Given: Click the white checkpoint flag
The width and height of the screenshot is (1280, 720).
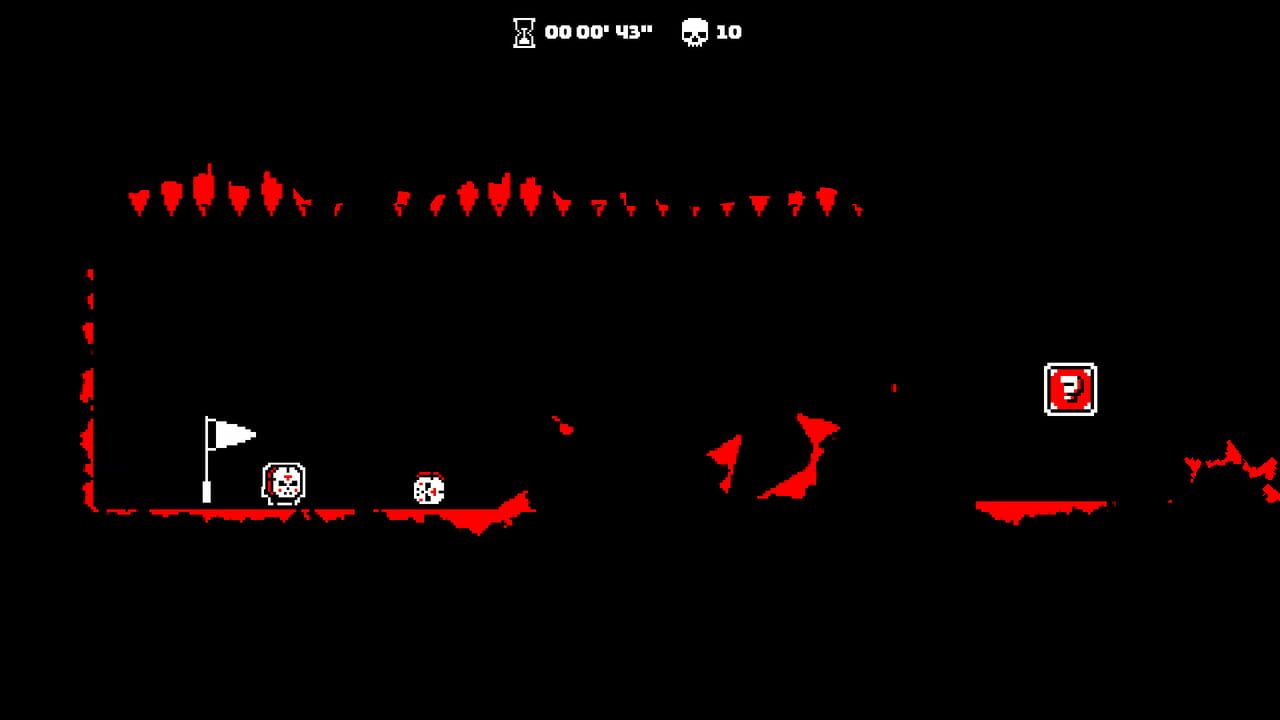Looking at the screenshot, I should 233,432.
